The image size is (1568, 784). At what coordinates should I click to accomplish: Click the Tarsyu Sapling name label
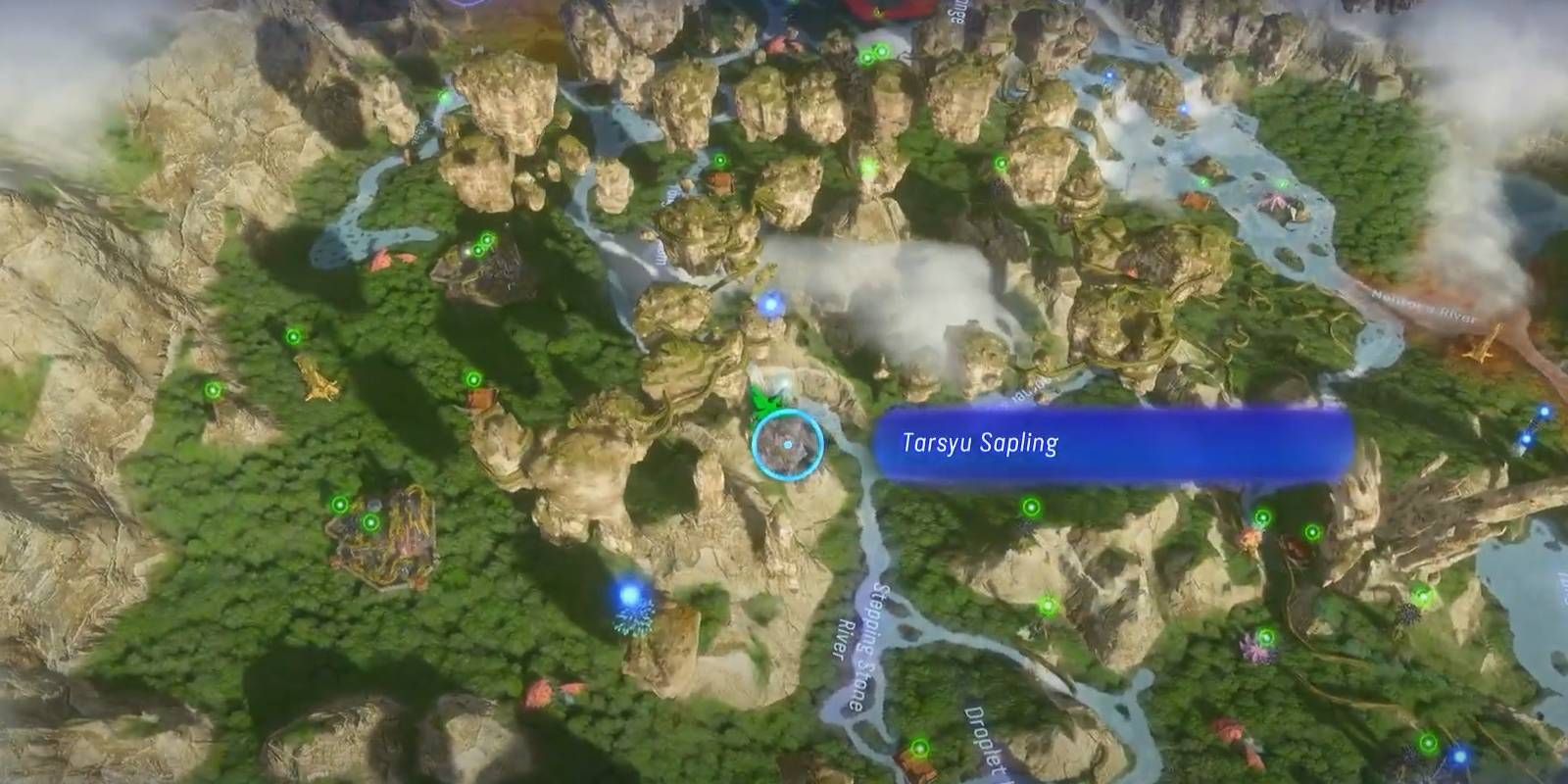click(x=980, y=441)
